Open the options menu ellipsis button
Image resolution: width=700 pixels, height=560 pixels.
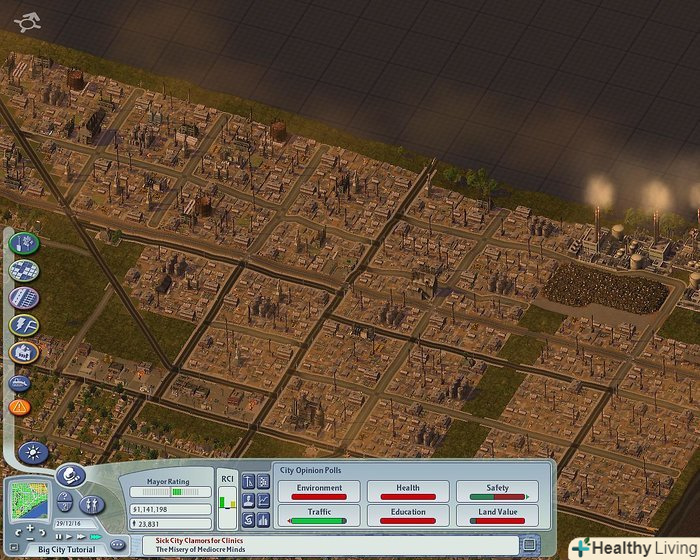[117, 545]
